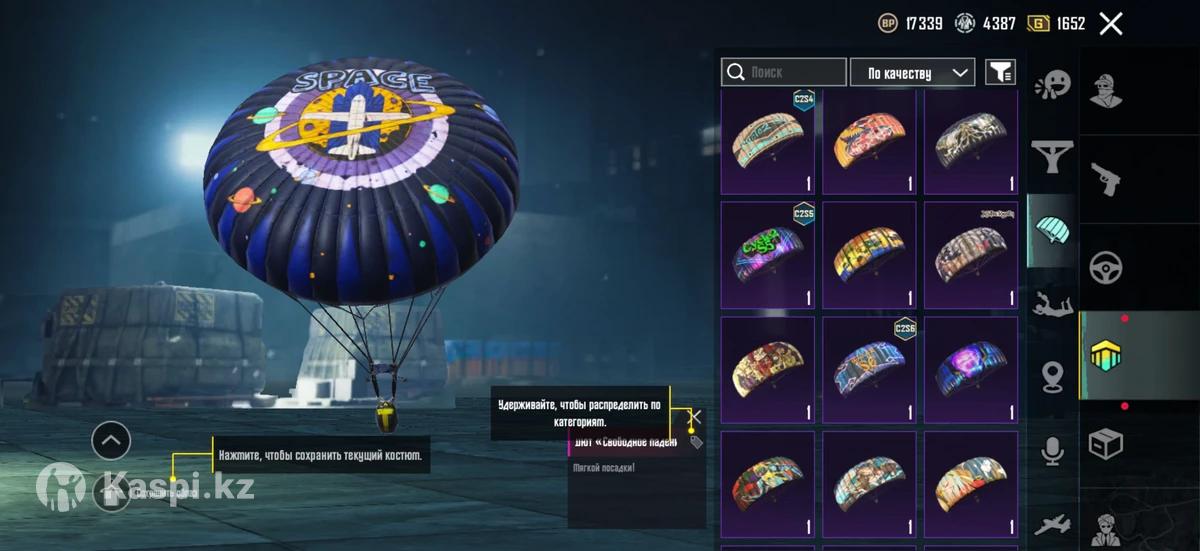This screenshot has height=551, width=1200.
Task: Click the parachute search field
Action: click(x=784, y=72)
